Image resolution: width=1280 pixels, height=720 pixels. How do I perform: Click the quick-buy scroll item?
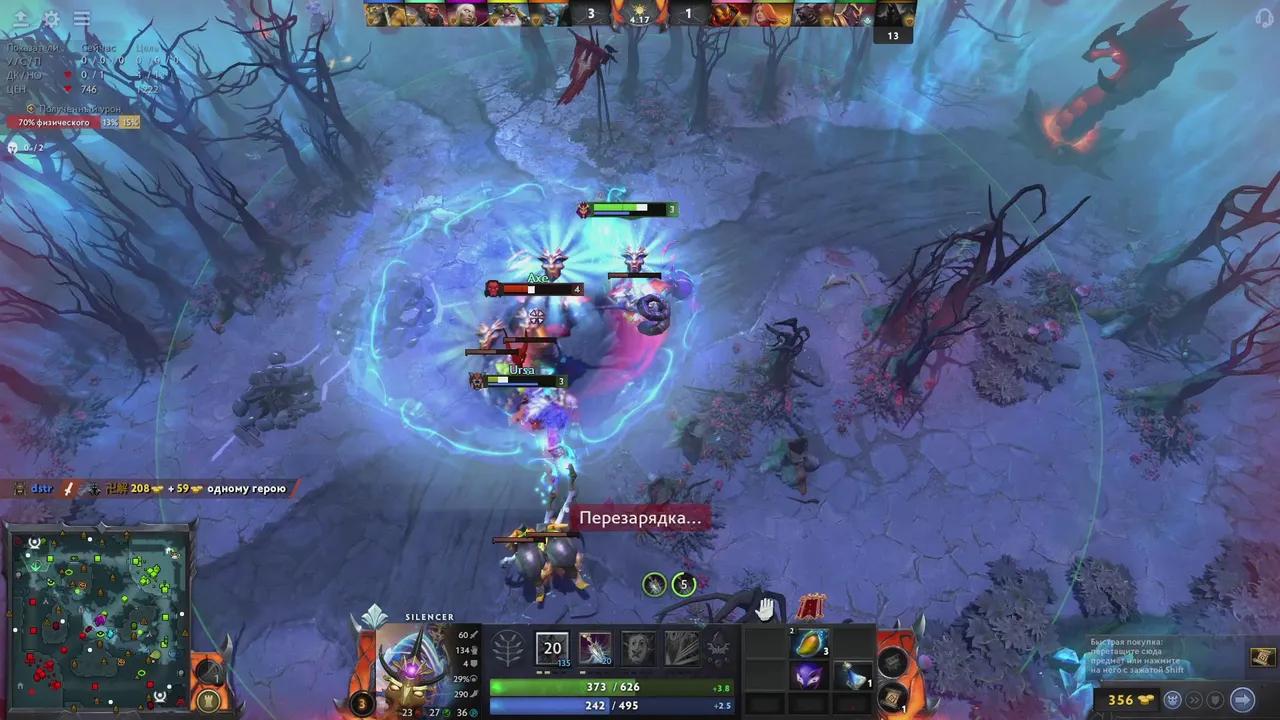(1261, 656)
